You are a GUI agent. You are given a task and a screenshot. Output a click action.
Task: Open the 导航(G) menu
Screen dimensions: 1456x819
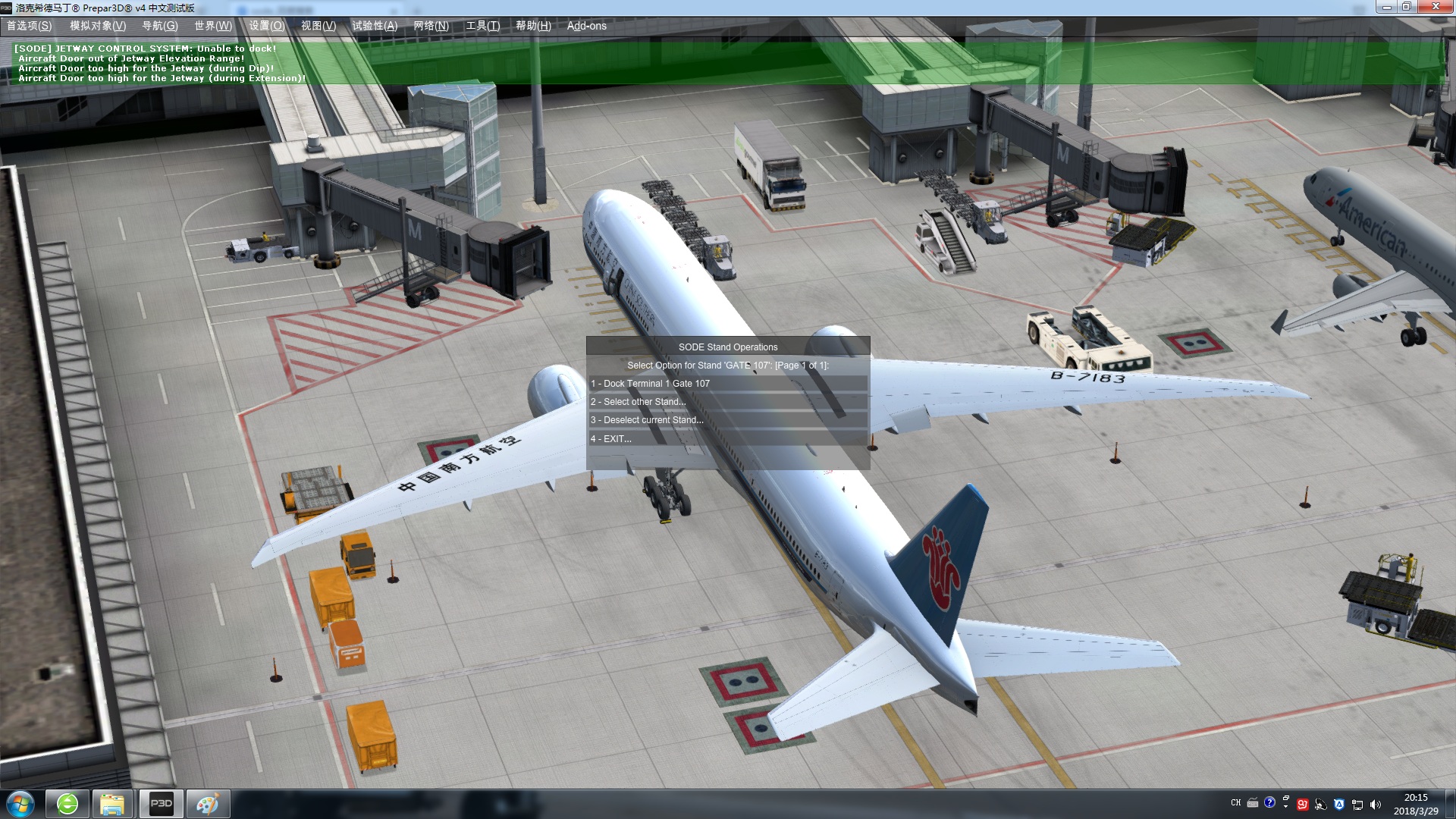160,26
